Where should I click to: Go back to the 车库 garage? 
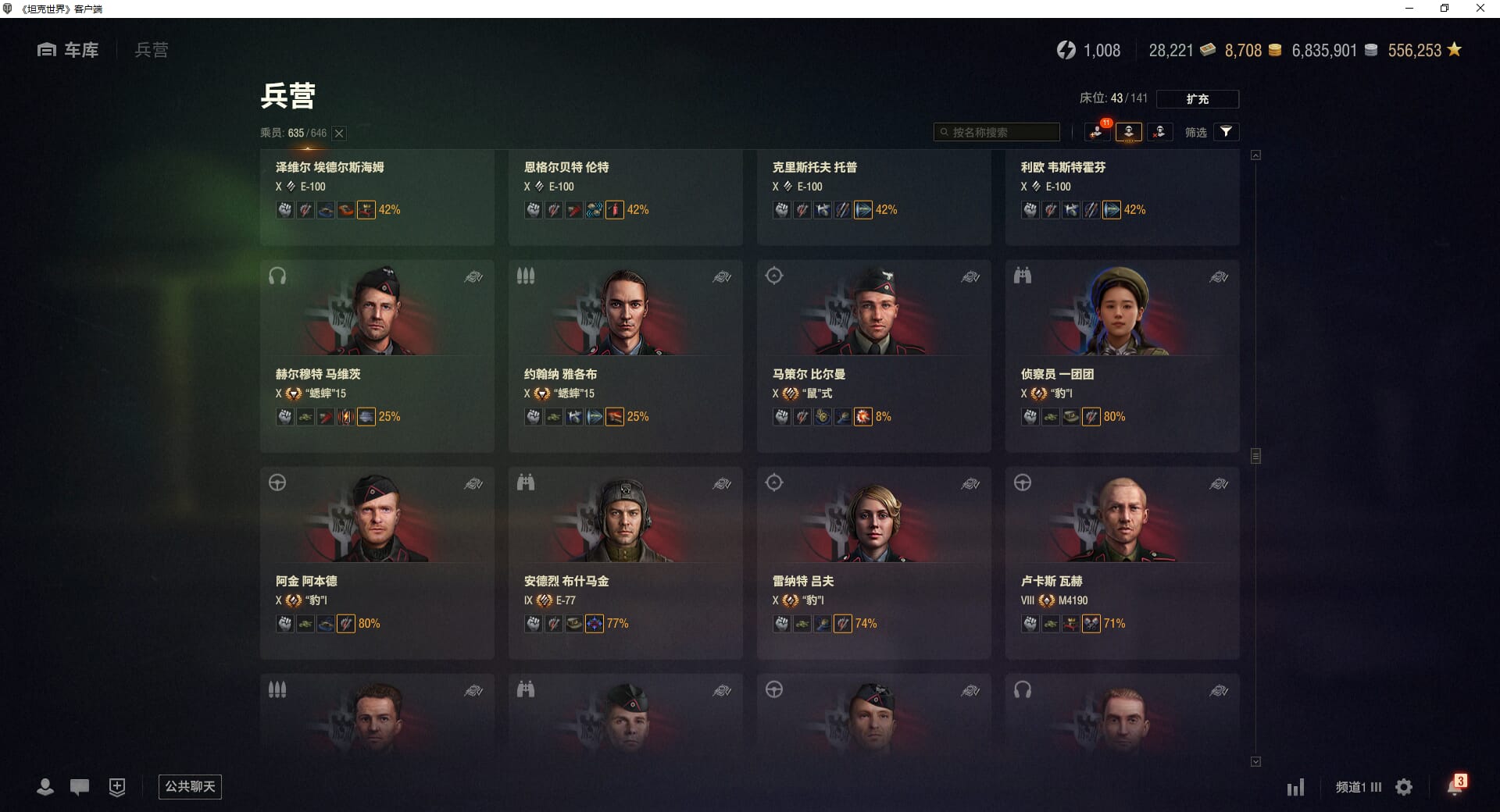[69, 50]
